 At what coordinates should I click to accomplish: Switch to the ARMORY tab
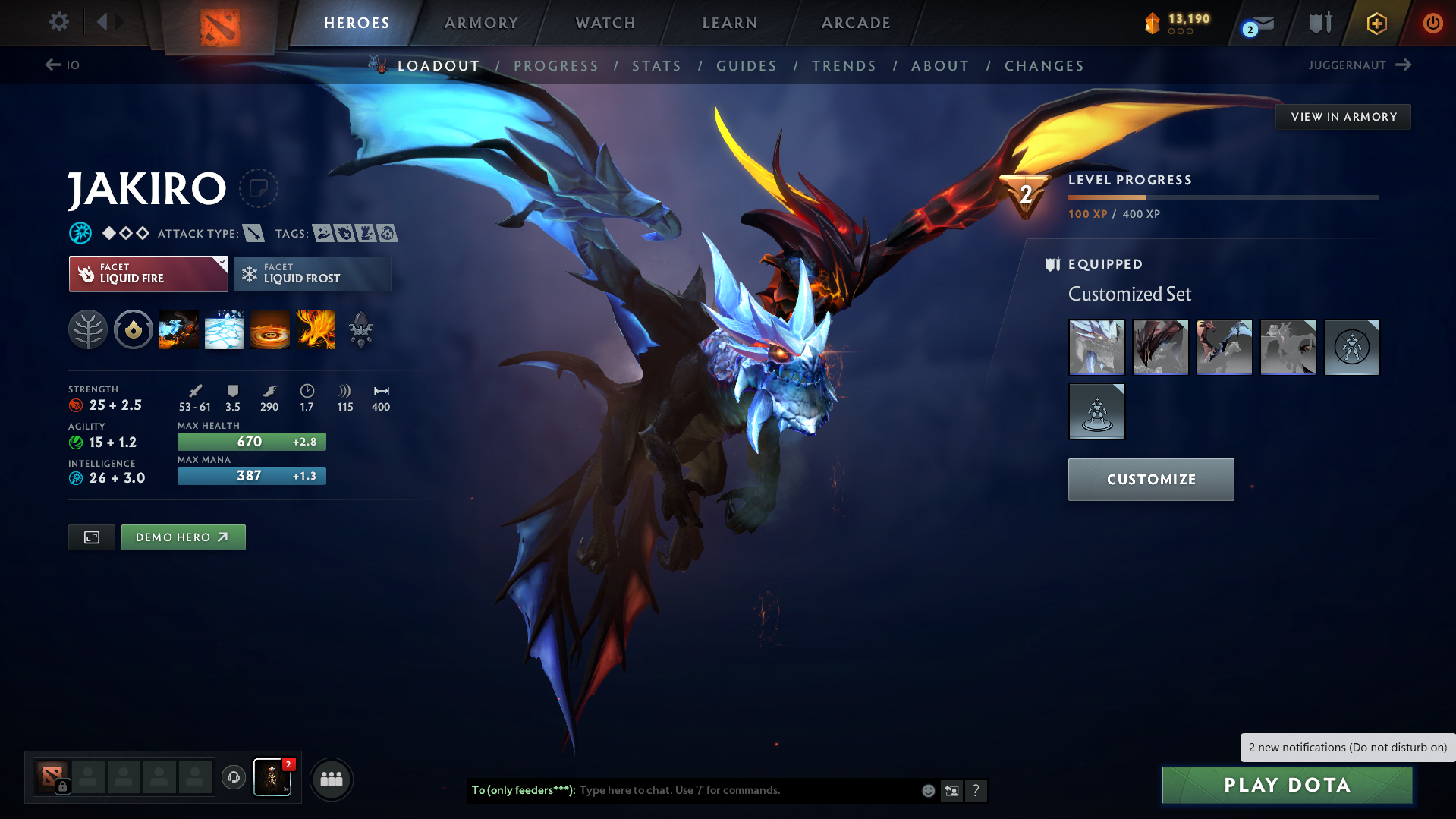(481, 23)
